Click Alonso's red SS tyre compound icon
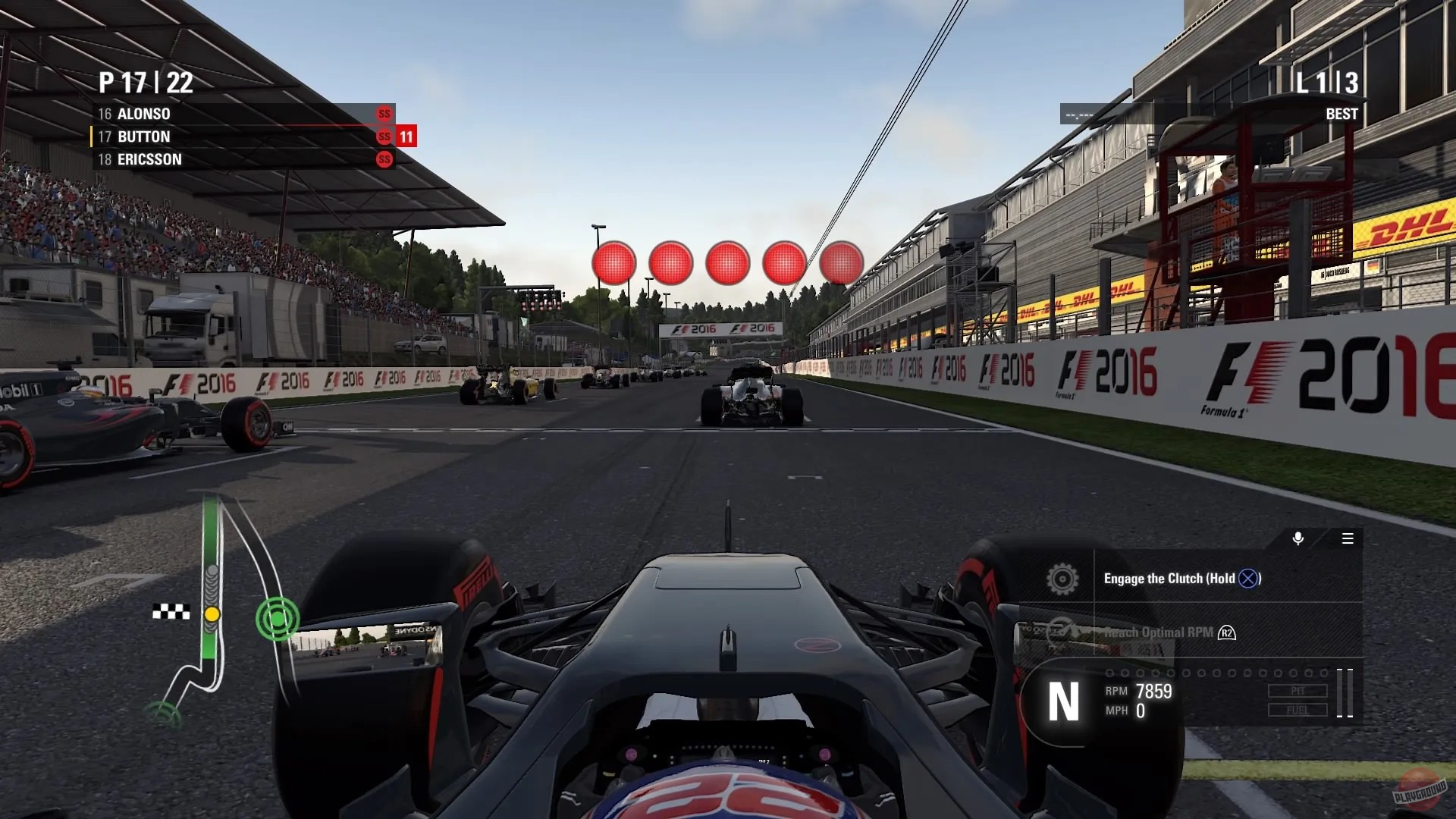The height and width of the screenshot is (819, 1456). (384, 114)
